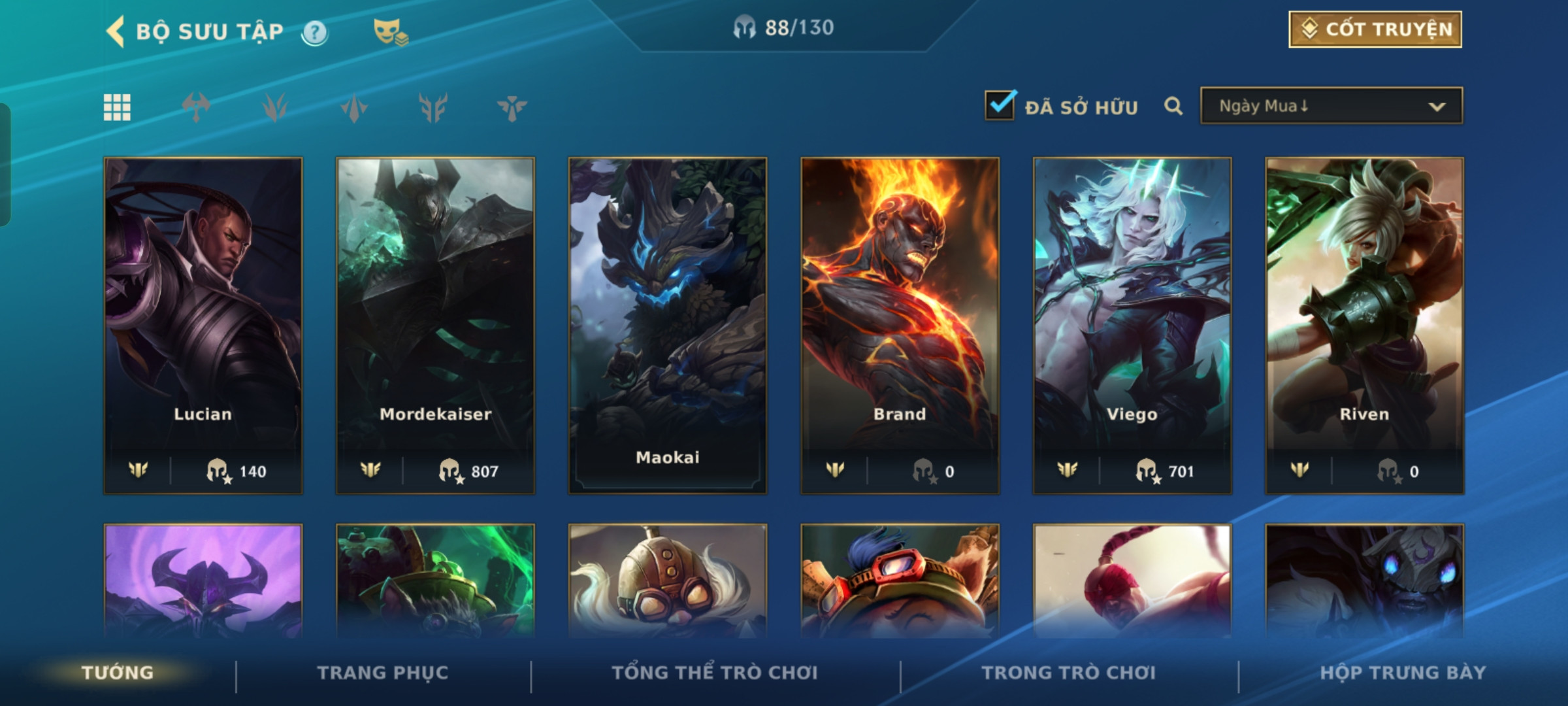
Task: Switch to the Trang Phục tab
Action: tap(383, 673)
